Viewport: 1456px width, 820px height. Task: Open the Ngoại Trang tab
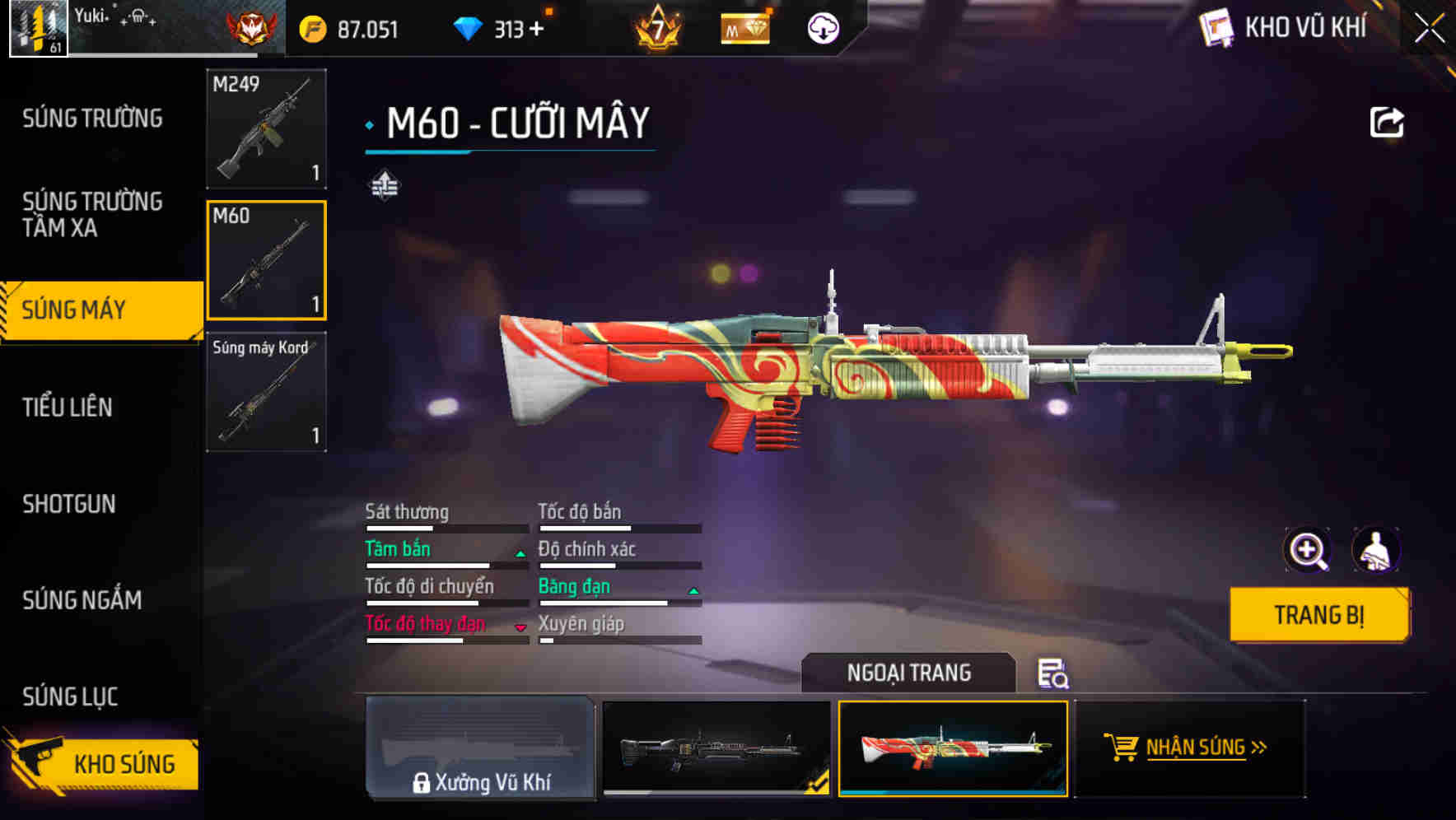coord(908,673)
